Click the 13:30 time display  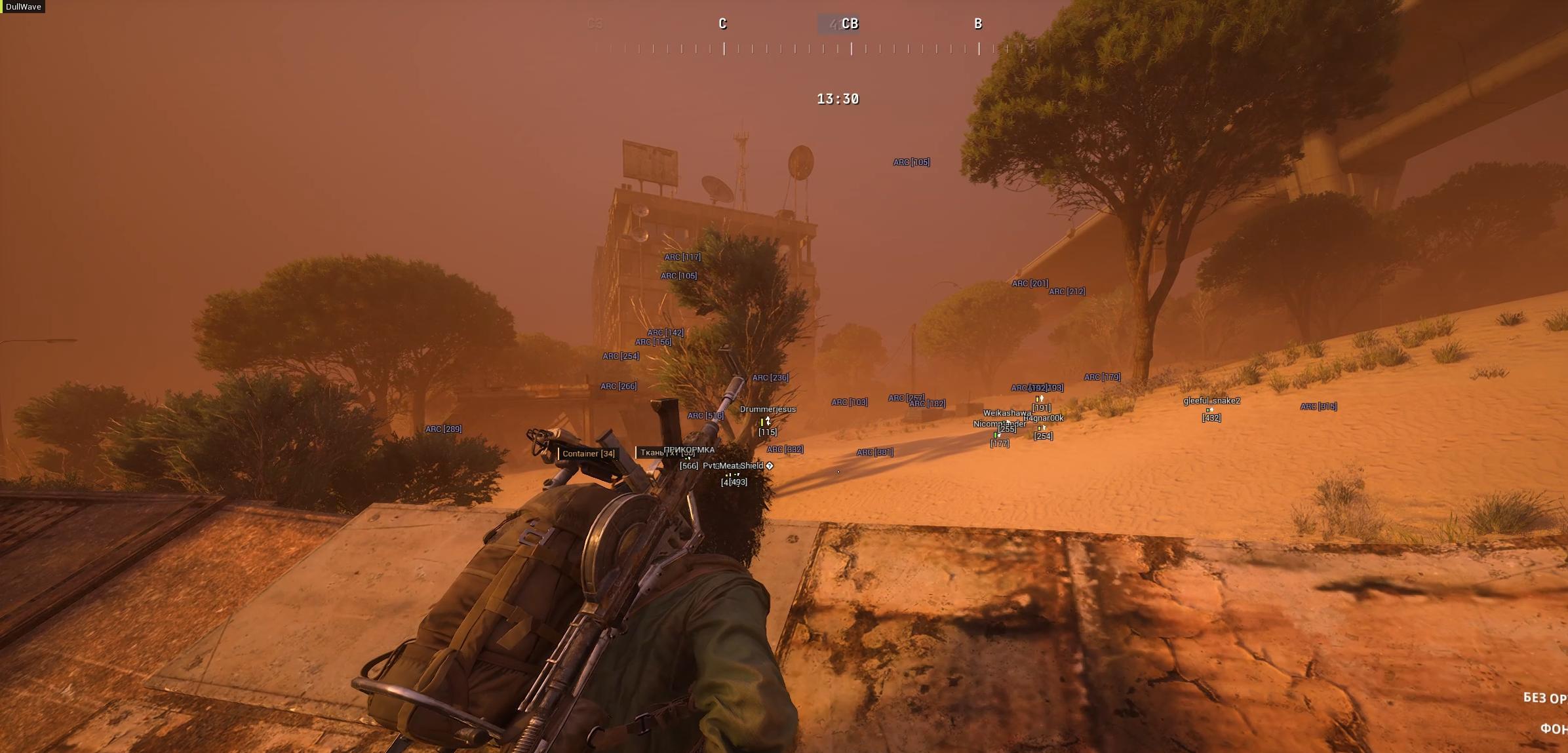(840, 98)
